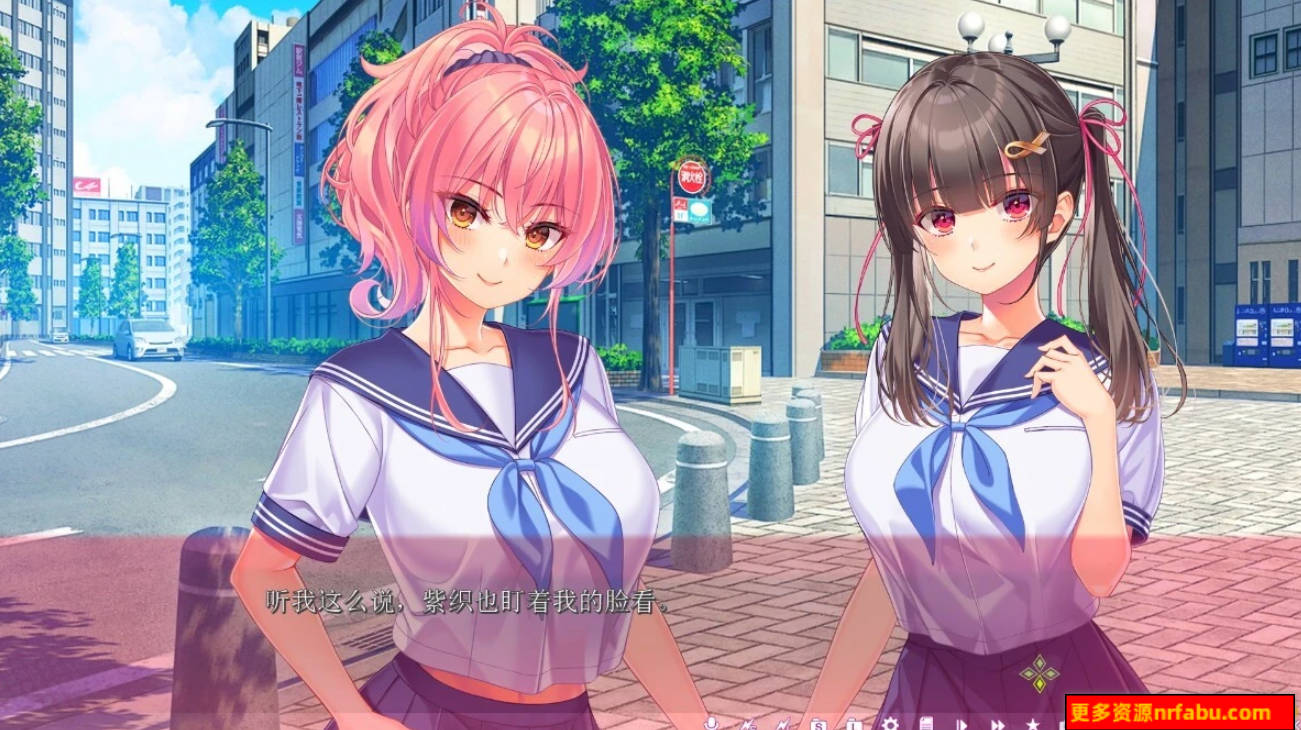Image resolution: width=1301 pixels, height=730 pixels.
Task: Open the backlog with the notebook icon
Action: point(927,722)
